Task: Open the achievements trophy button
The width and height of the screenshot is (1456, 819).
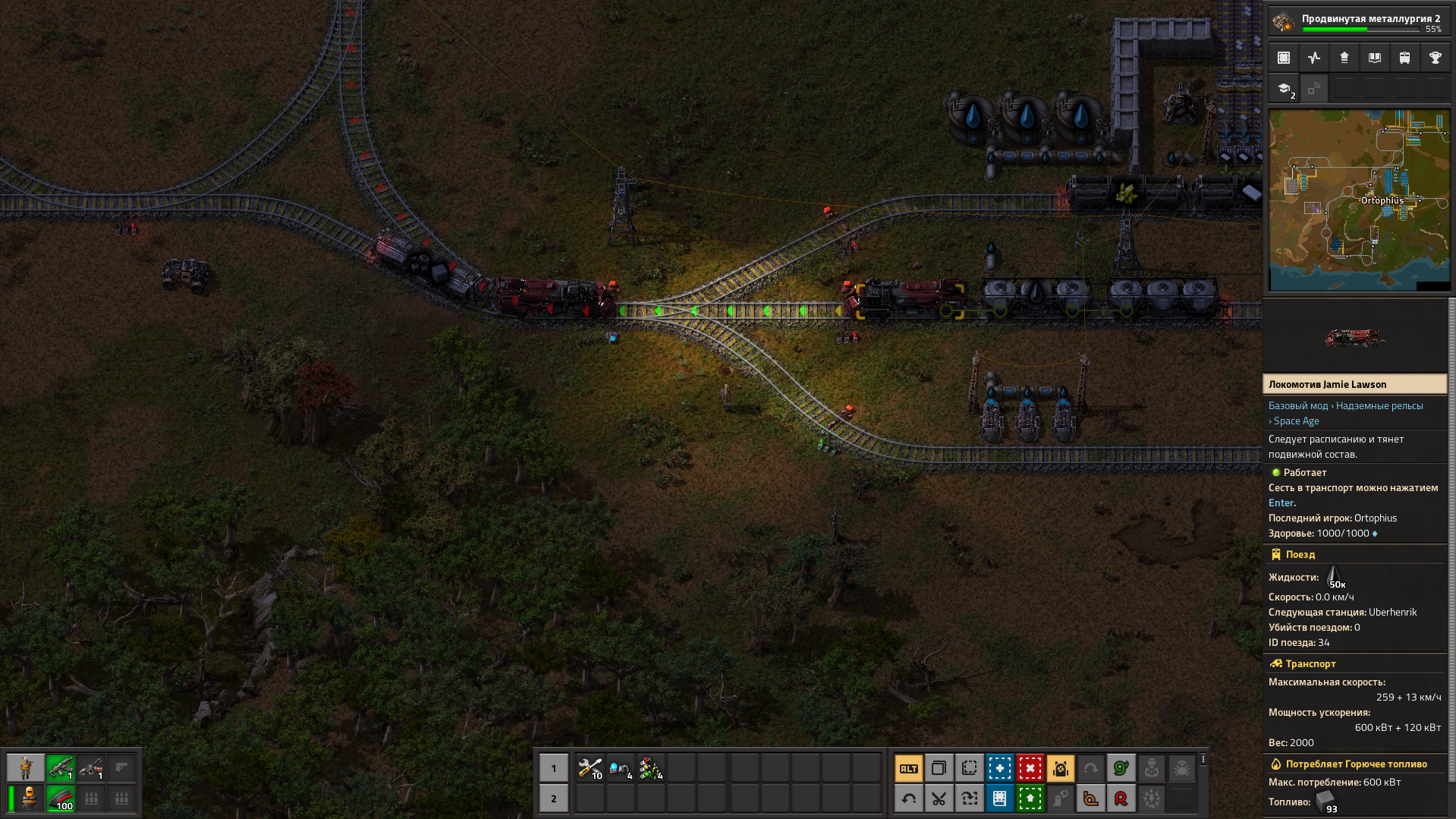Action: tap(1435, 58)
